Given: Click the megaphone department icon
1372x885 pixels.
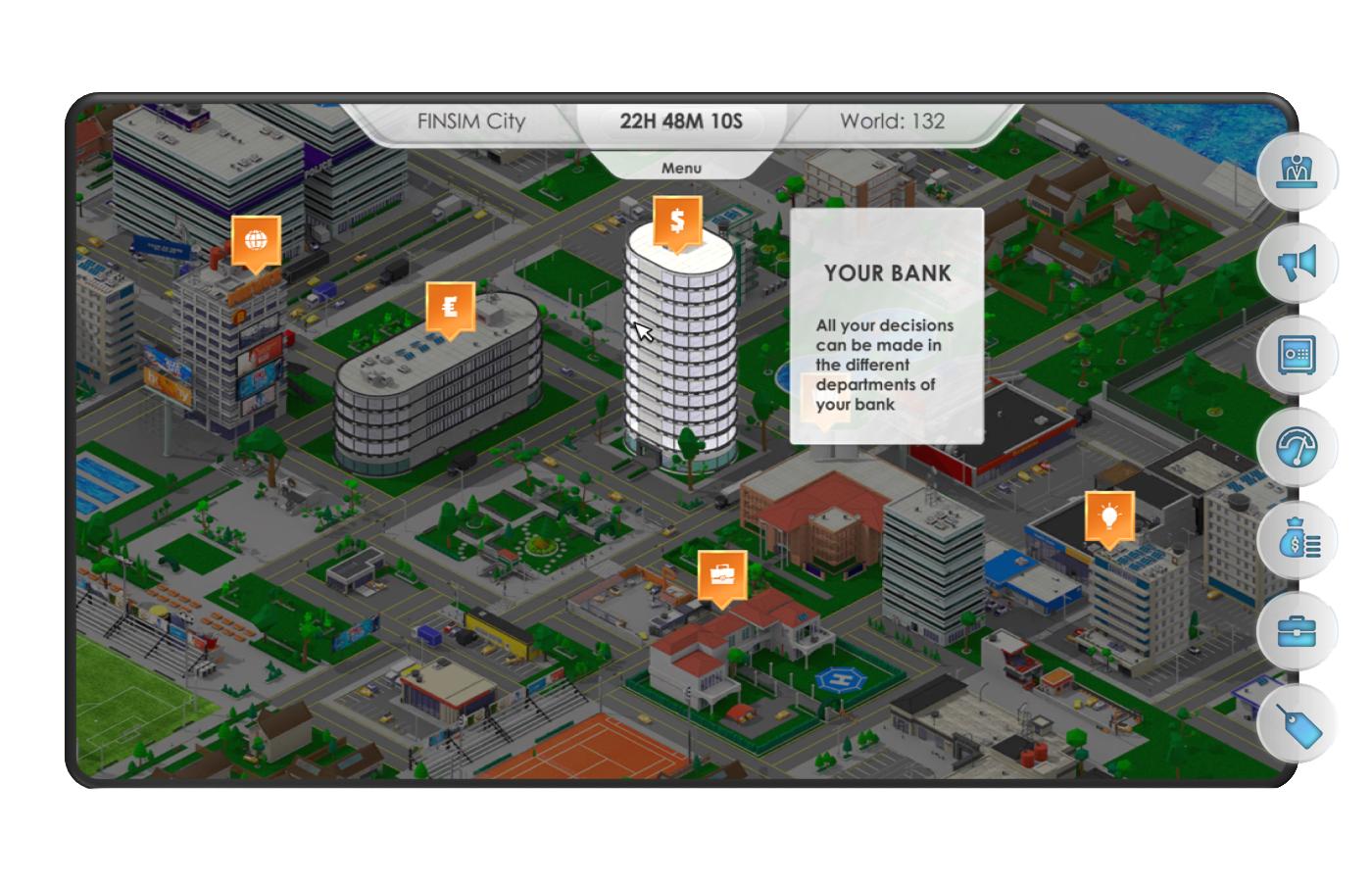Looking at the screenshot, I should coord(1297,264).
